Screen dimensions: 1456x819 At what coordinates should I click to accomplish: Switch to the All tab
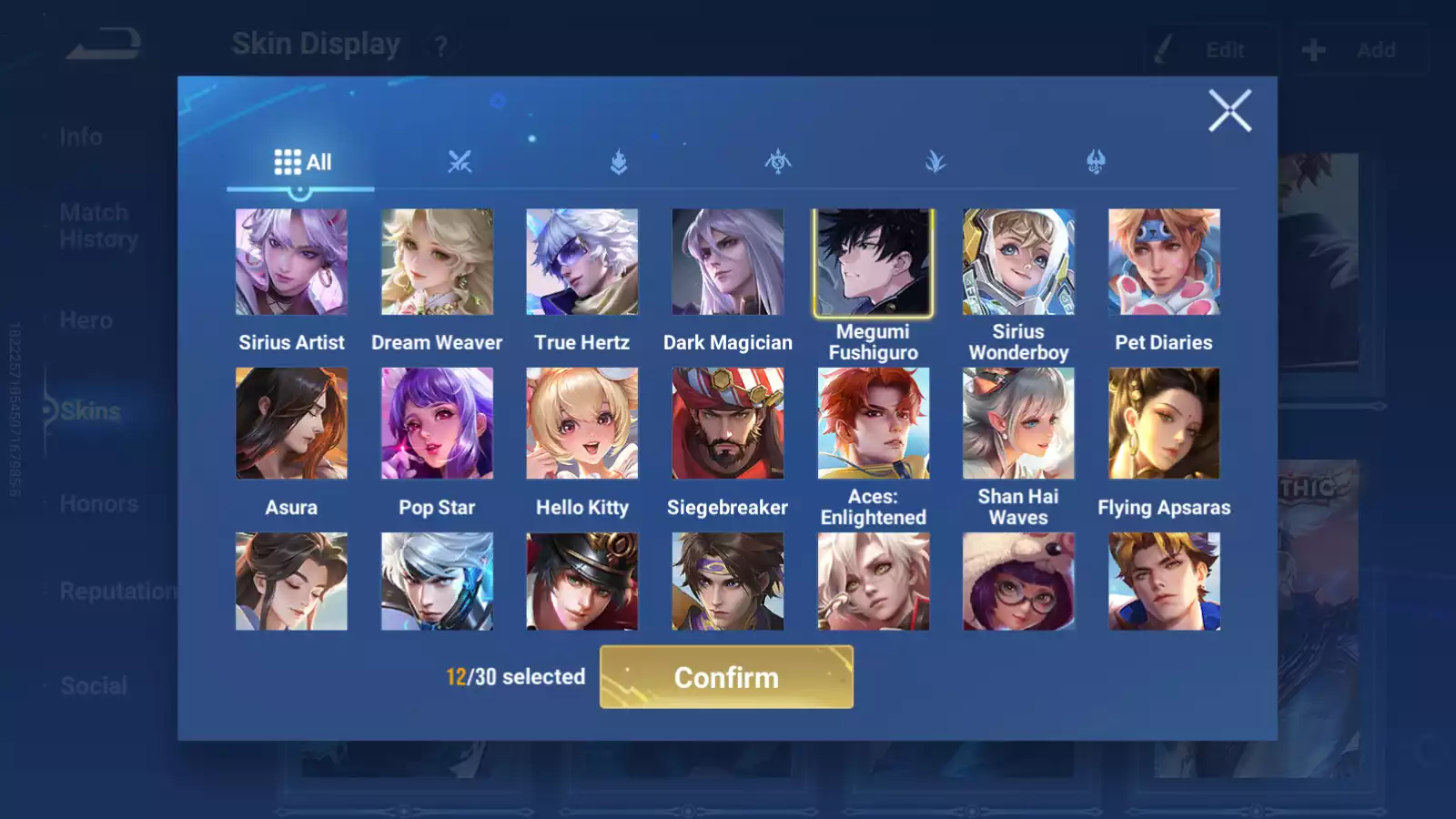coord(302,161)
